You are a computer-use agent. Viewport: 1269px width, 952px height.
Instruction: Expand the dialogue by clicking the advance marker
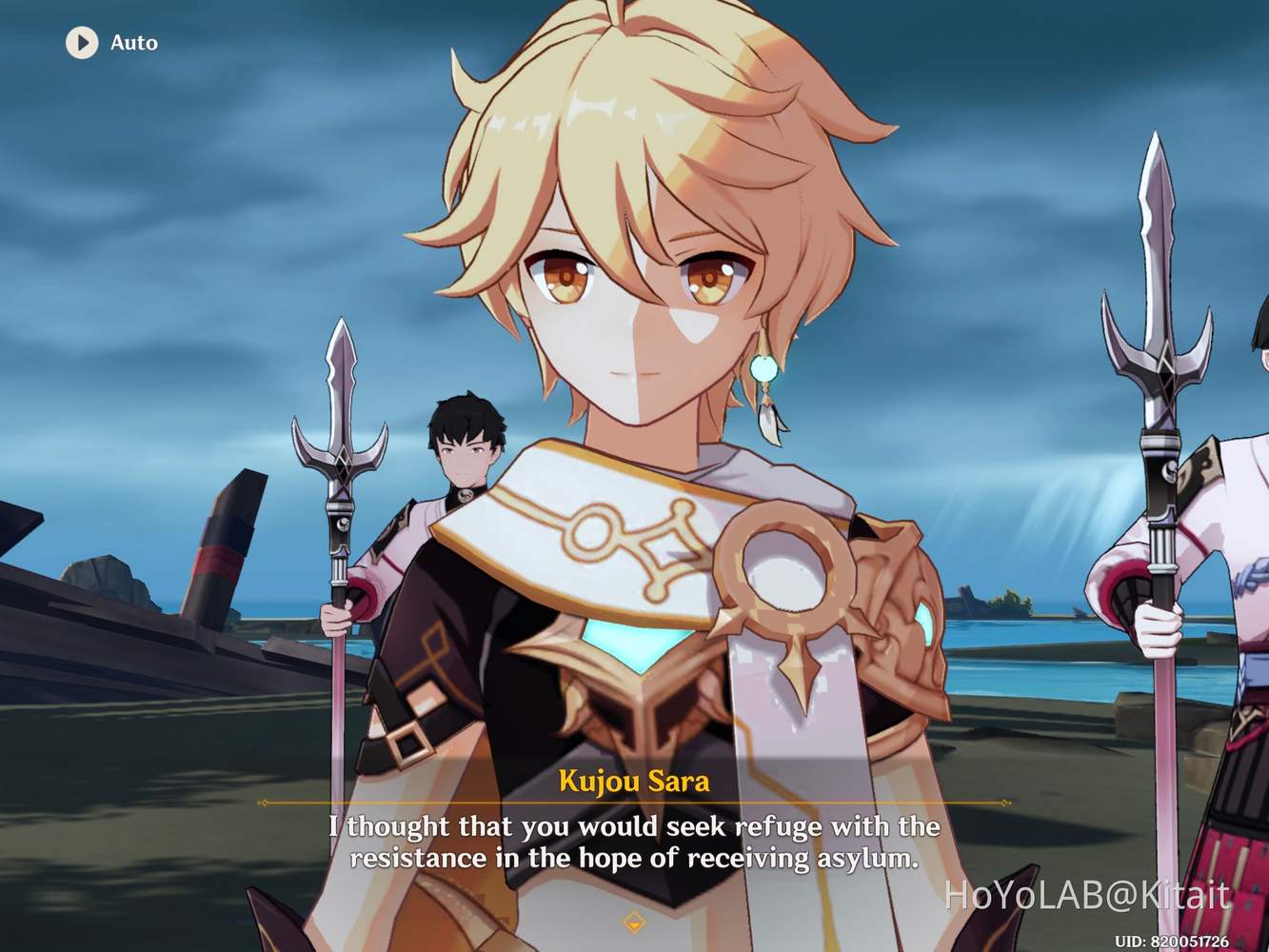[x=634, y=921]
